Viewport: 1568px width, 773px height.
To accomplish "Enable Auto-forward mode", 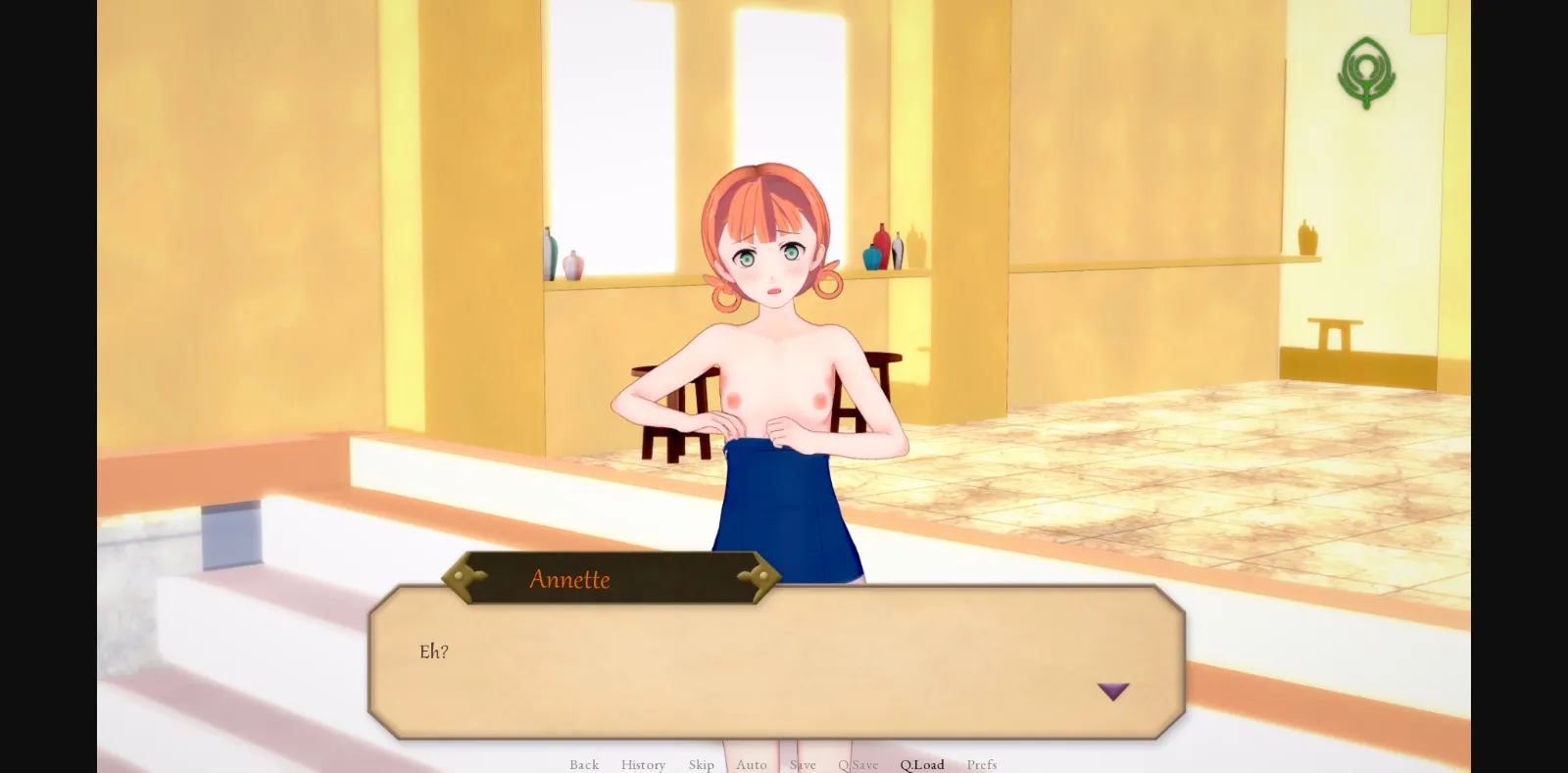I will (x=752, y=765).
